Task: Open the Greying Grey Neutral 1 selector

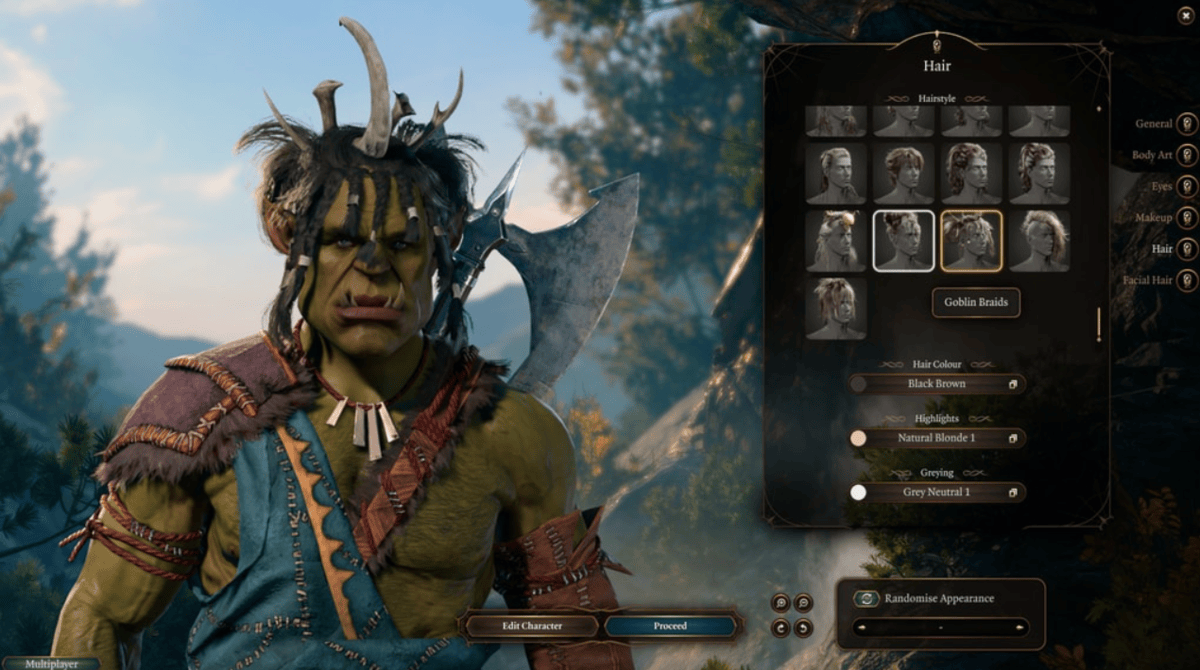Action: pyautogui.click(x=937, y=492)
